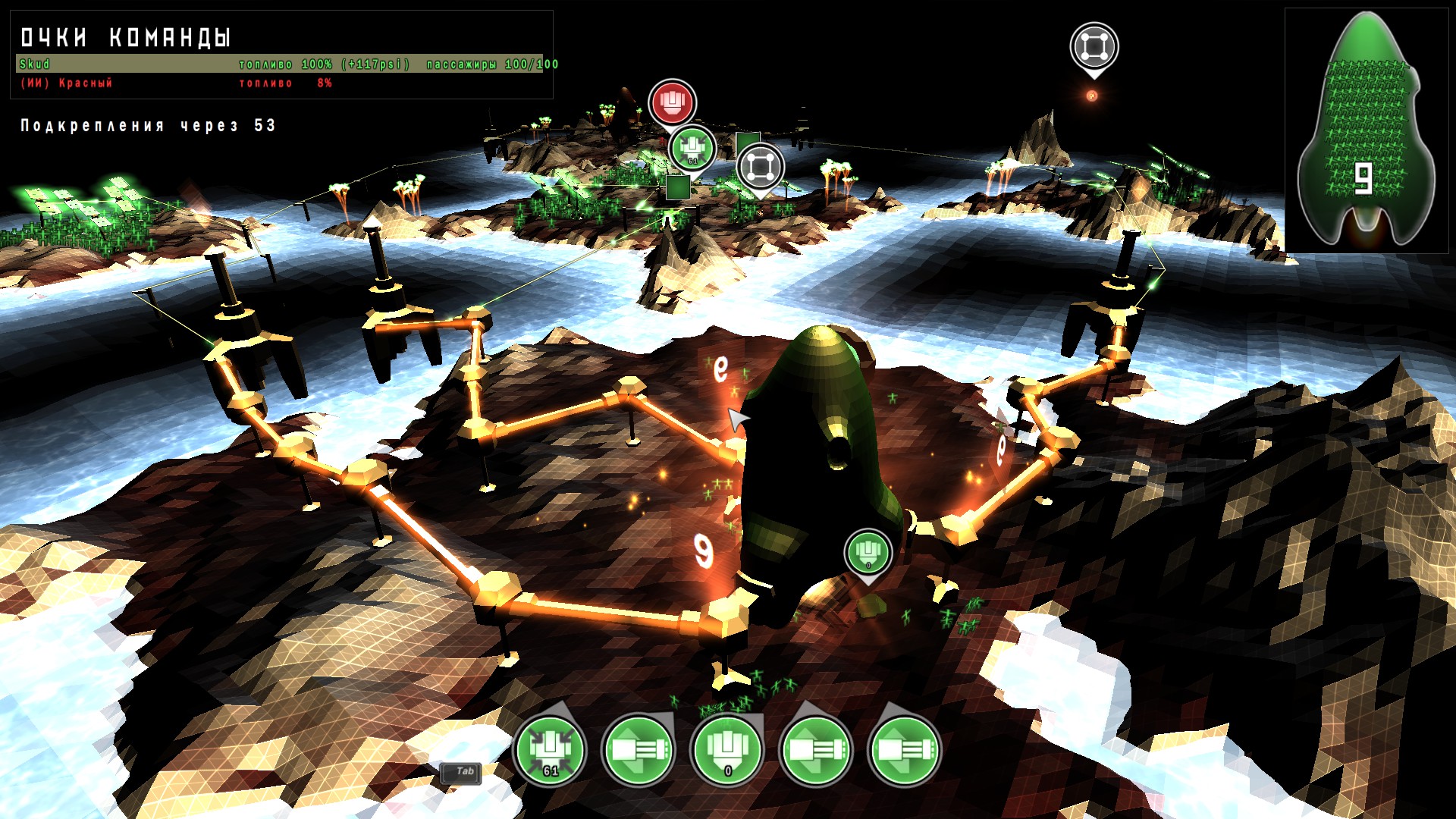Select the green map marker labeled 61

coord(692,149)
